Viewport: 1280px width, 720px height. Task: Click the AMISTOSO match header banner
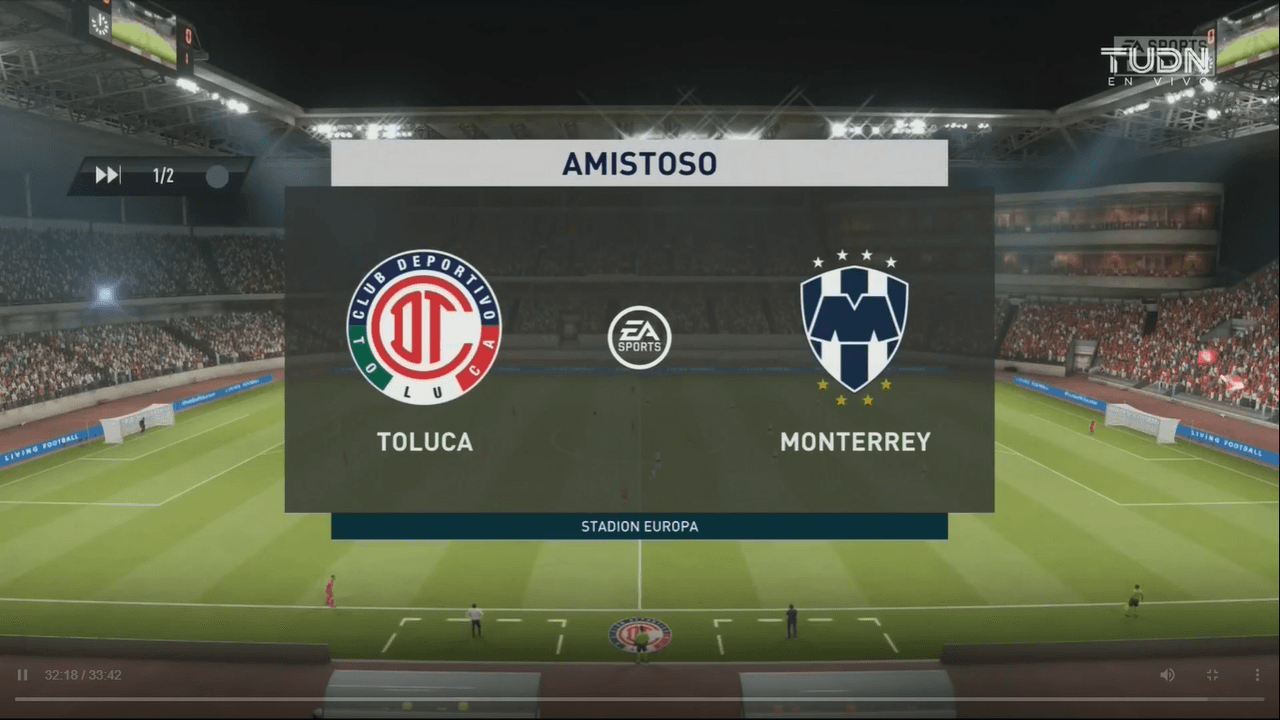639,163
